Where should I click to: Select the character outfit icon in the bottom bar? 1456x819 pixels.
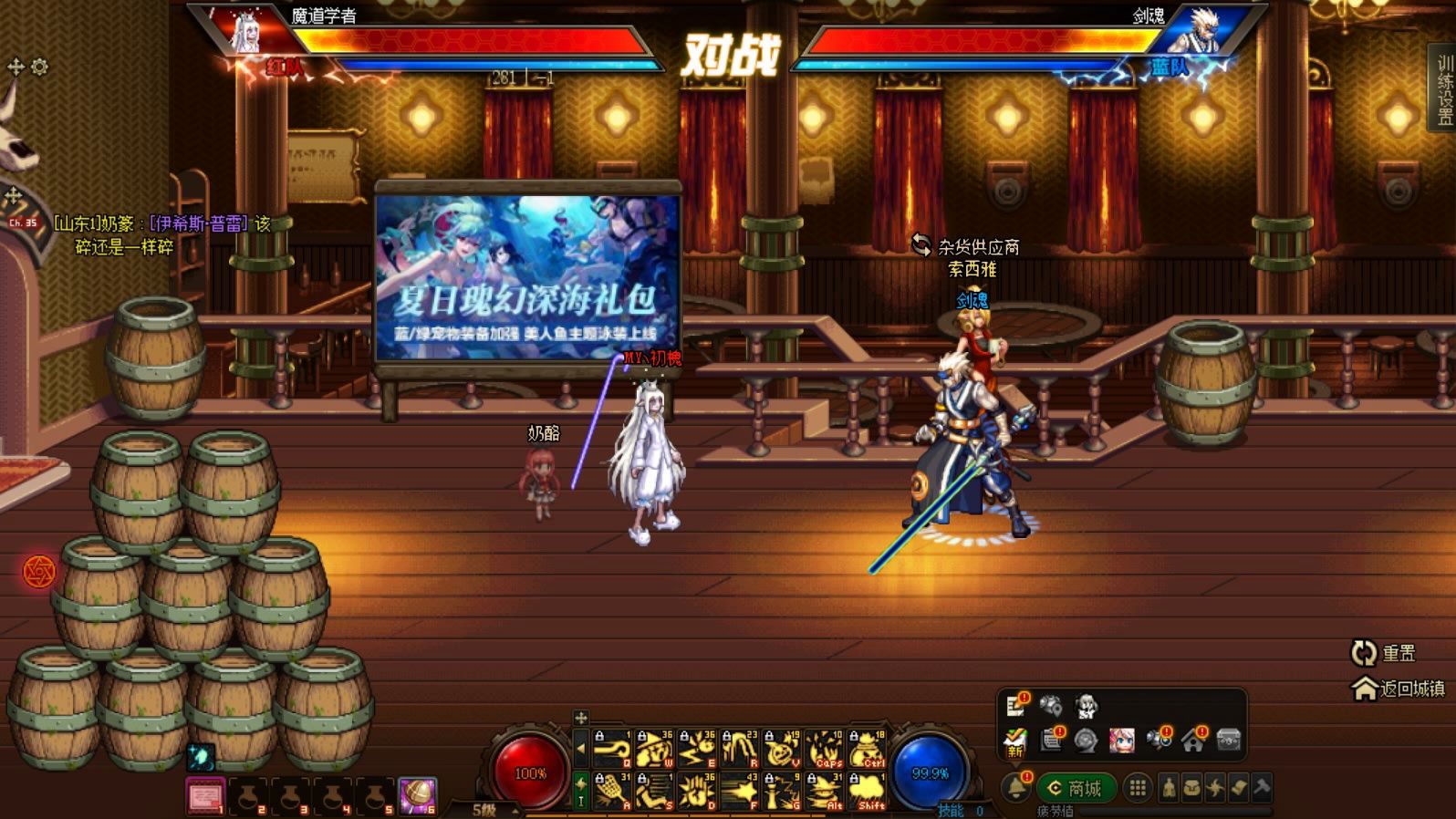pyautogui.click(x=1170, y=786)
